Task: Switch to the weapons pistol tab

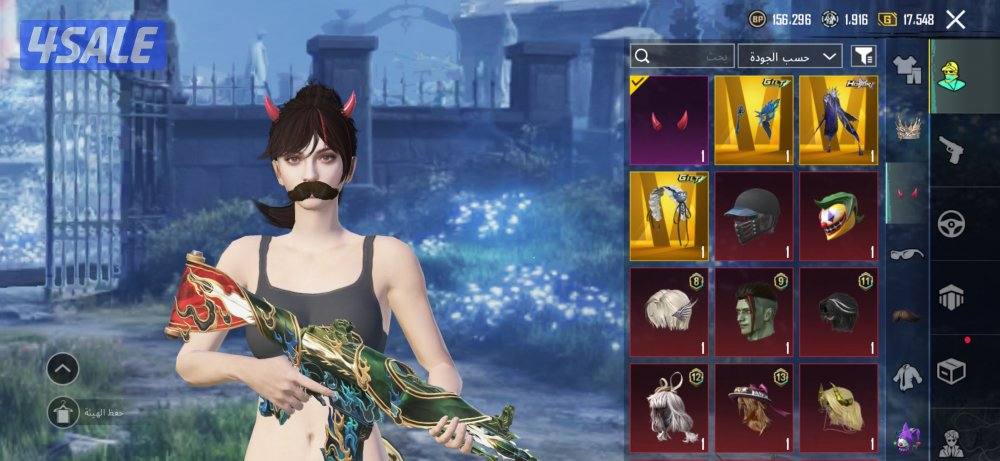Action: pos(951,150)
